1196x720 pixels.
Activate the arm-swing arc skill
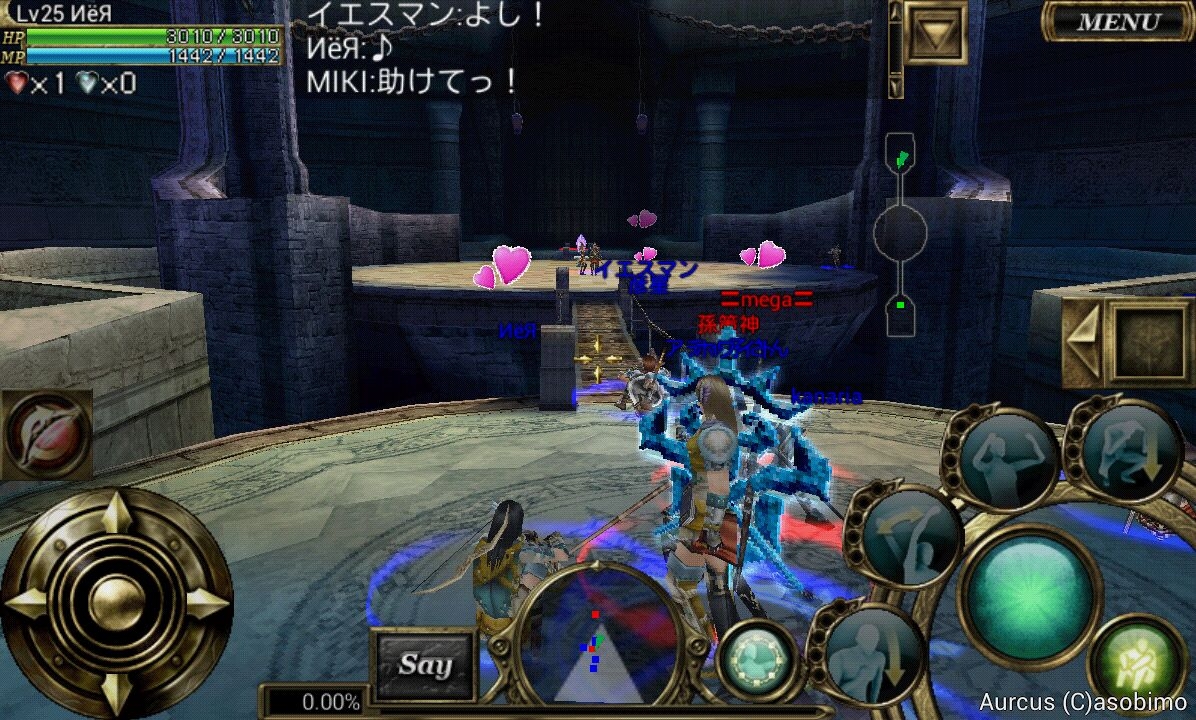(908, 537)
